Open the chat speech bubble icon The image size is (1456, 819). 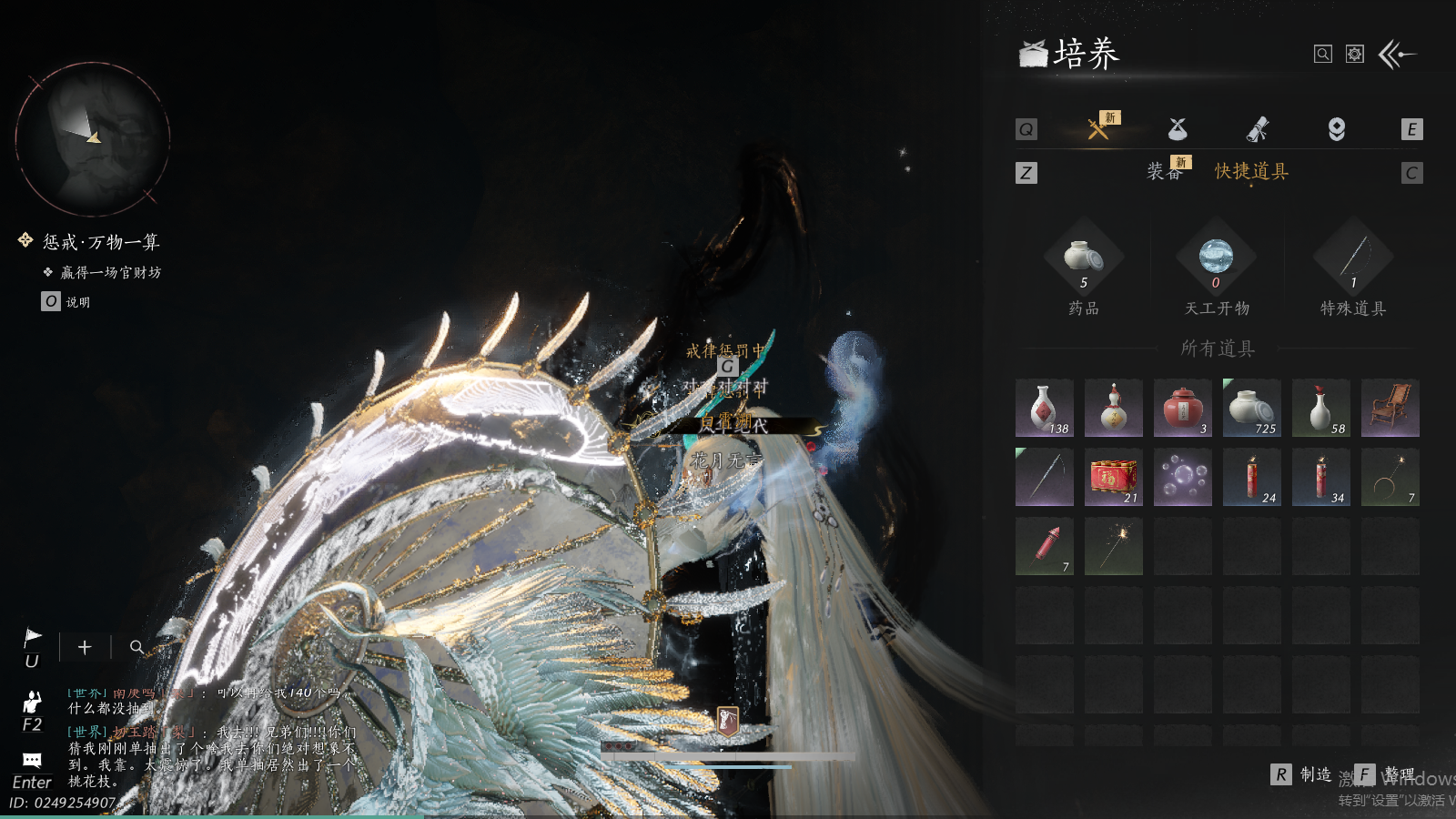pos(32,761)
